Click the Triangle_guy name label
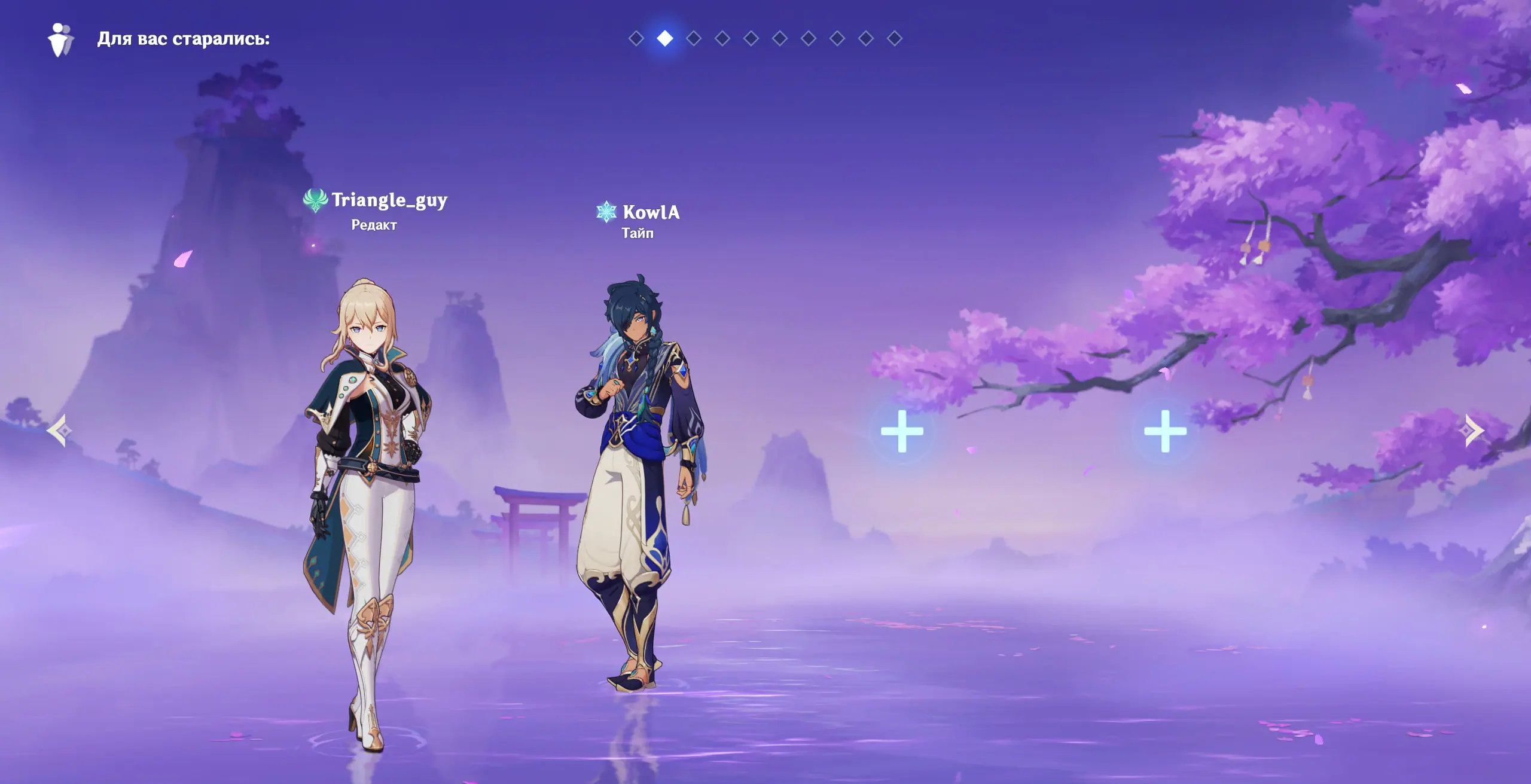The height and width of the screenshot is (784, 1531). [x=389, y=200]
